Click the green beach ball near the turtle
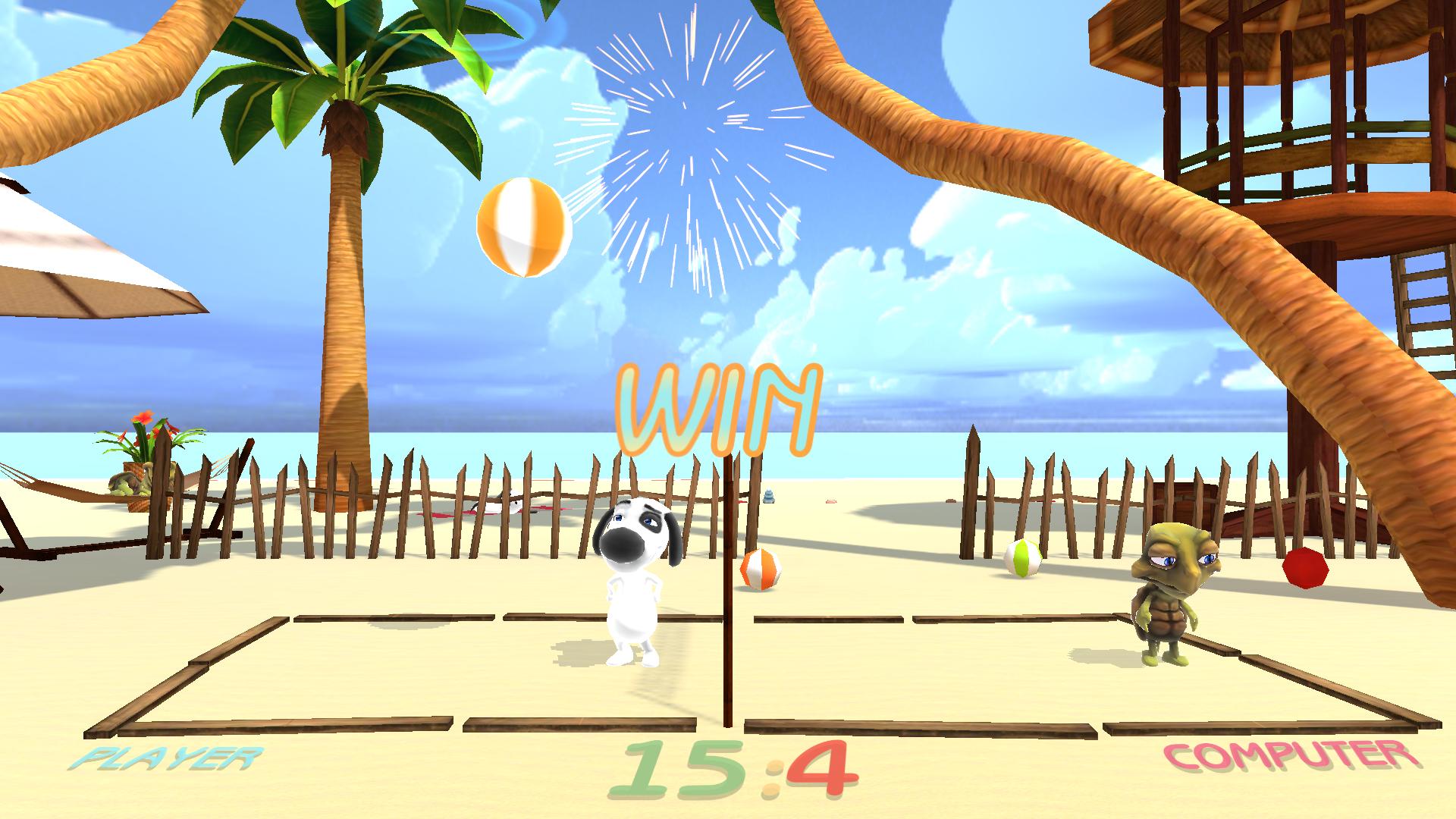Viewport: 1456px width, 819px height. click(x=1022, y=559)
